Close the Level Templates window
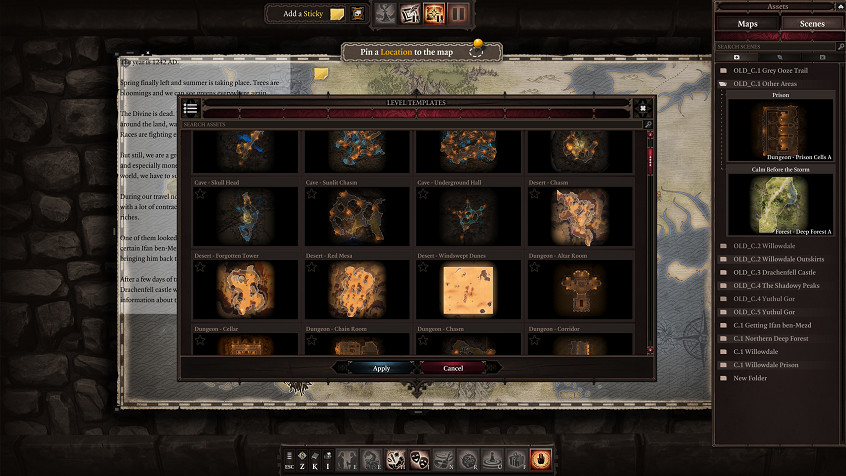Screen dimensions: 846x476 pyautogui.click(x=643, y=108)
